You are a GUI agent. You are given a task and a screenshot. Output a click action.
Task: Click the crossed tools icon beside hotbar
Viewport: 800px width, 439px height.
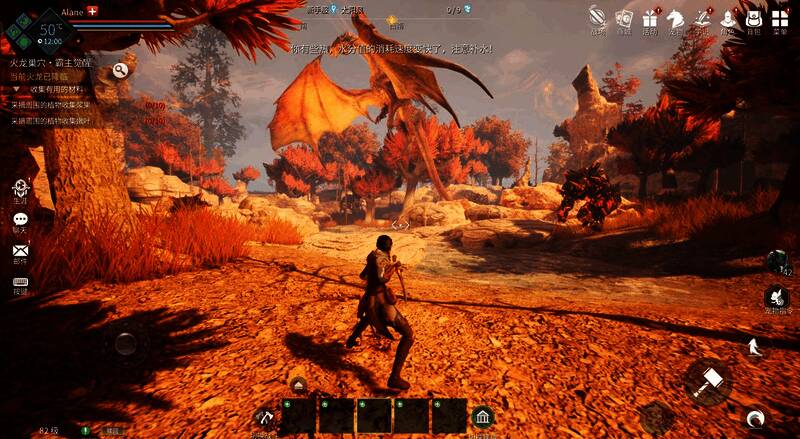coord(264,416)
